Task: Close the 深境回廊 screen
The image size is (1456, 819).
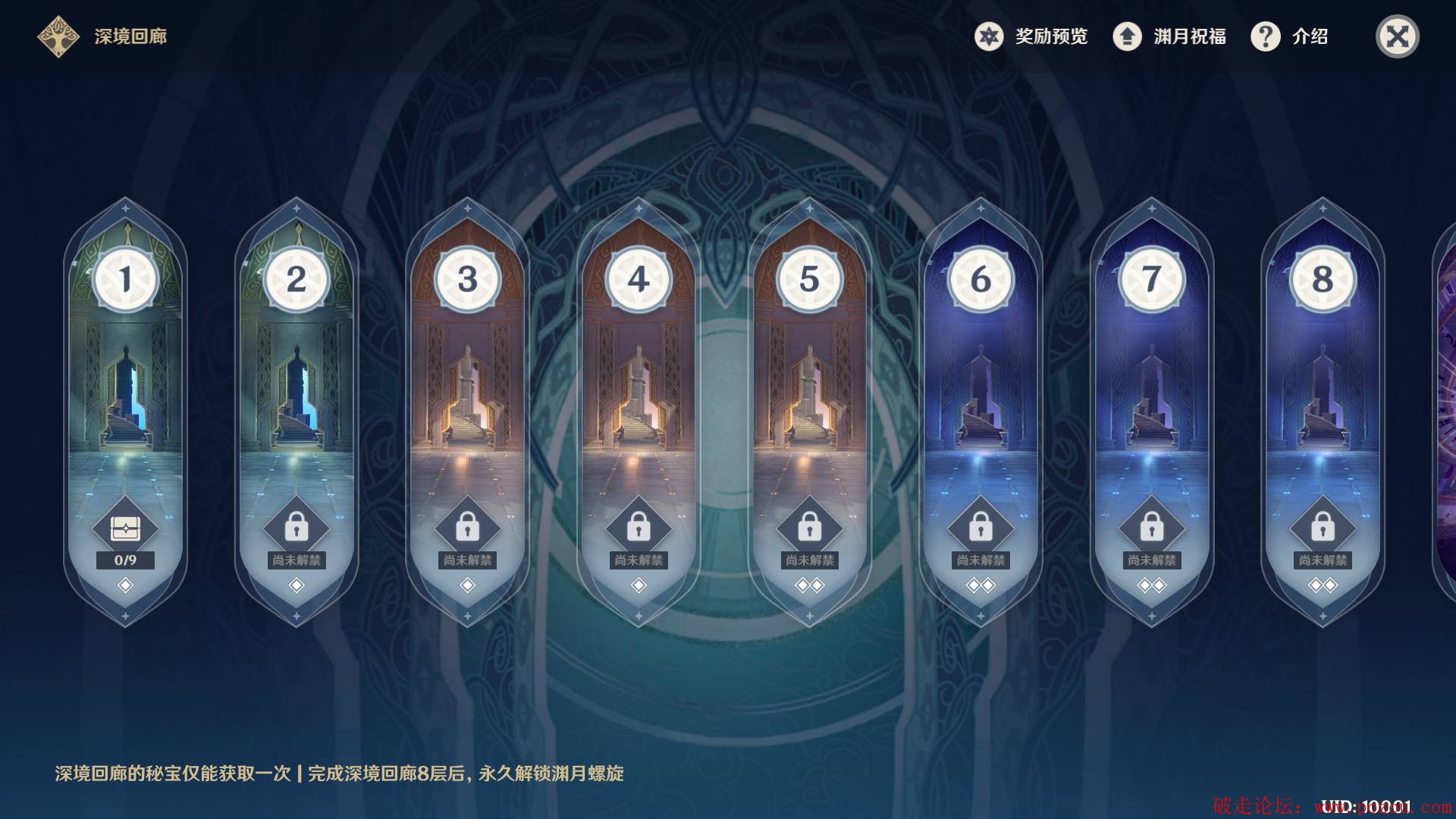Action: (x=1397, y=36)
